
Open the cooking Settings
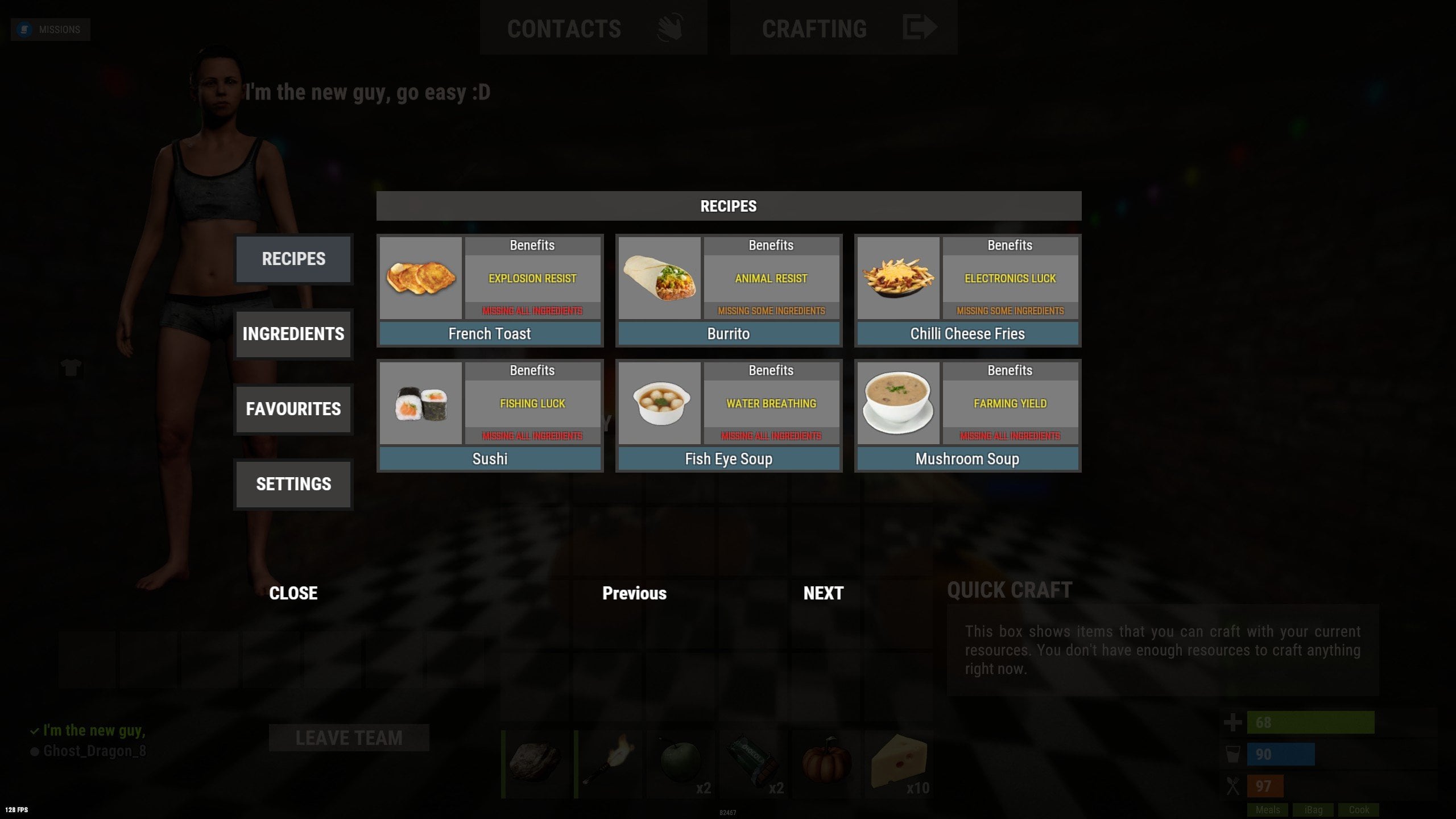click(293, 484)
